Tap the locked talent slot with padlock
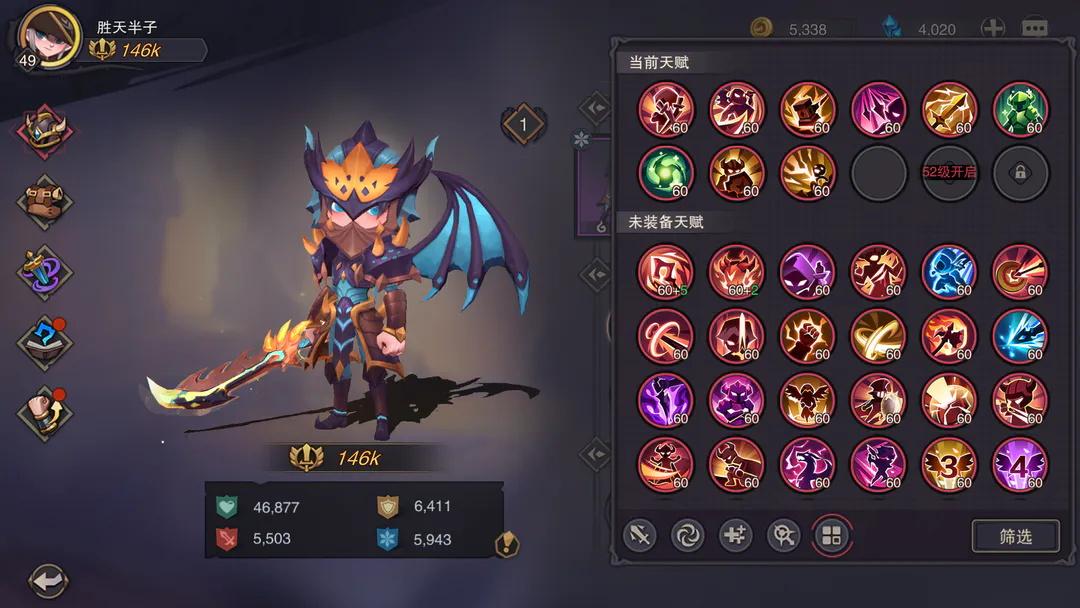This screenshot has height=608, width=1080. pyautogui.click(x=1020, y=172)
